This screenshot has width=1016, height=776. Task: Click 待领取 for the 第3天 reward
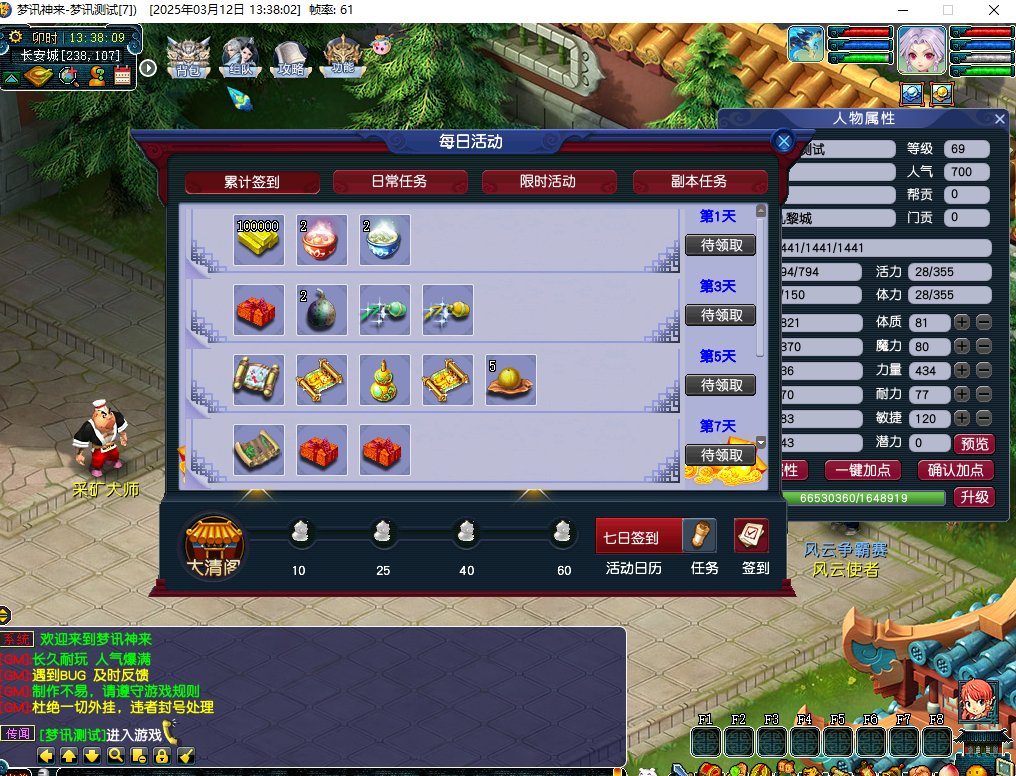720,315
